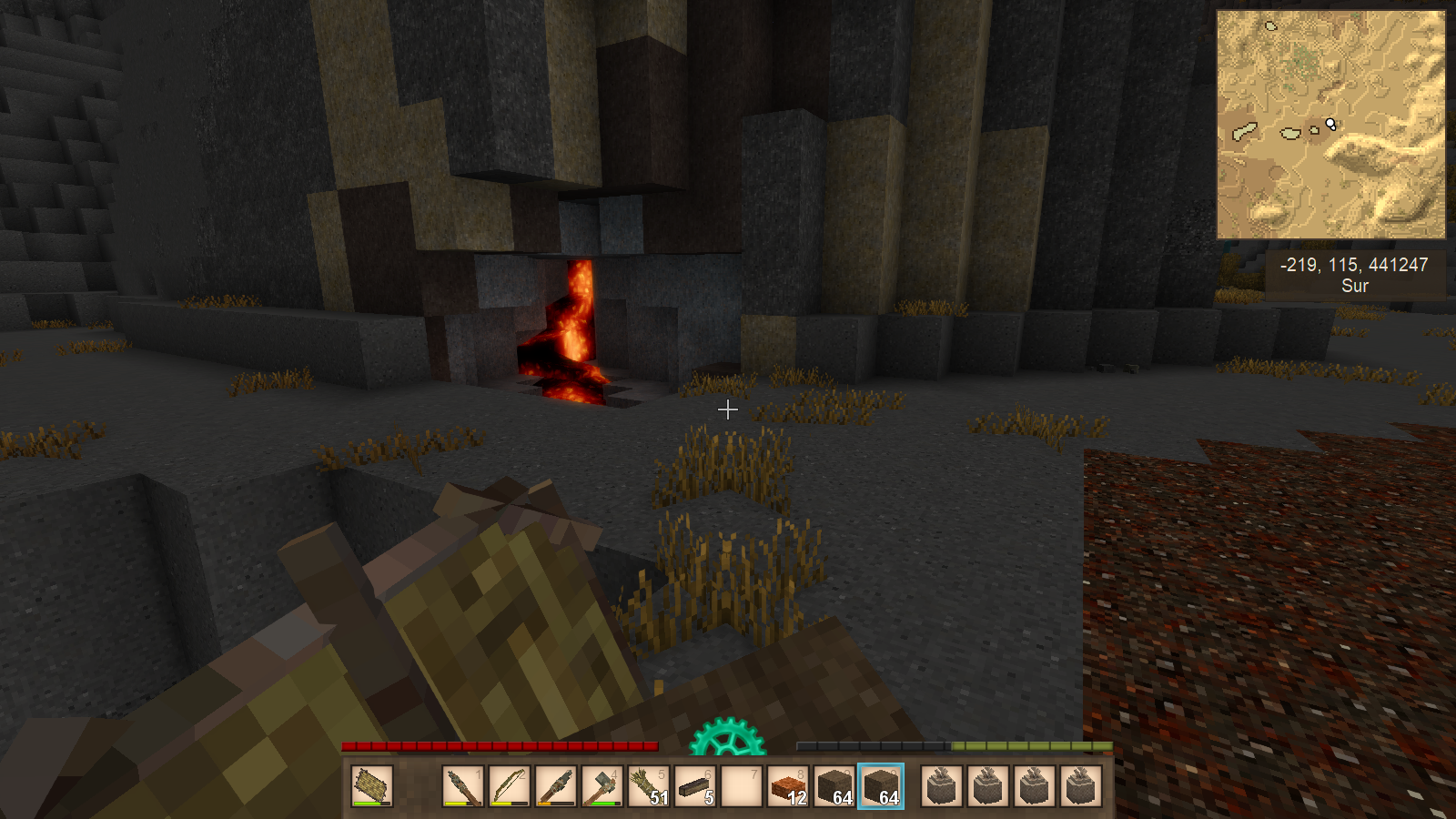Select the bow in the hotbar
Screen dimensions: 1456x819
510,785
